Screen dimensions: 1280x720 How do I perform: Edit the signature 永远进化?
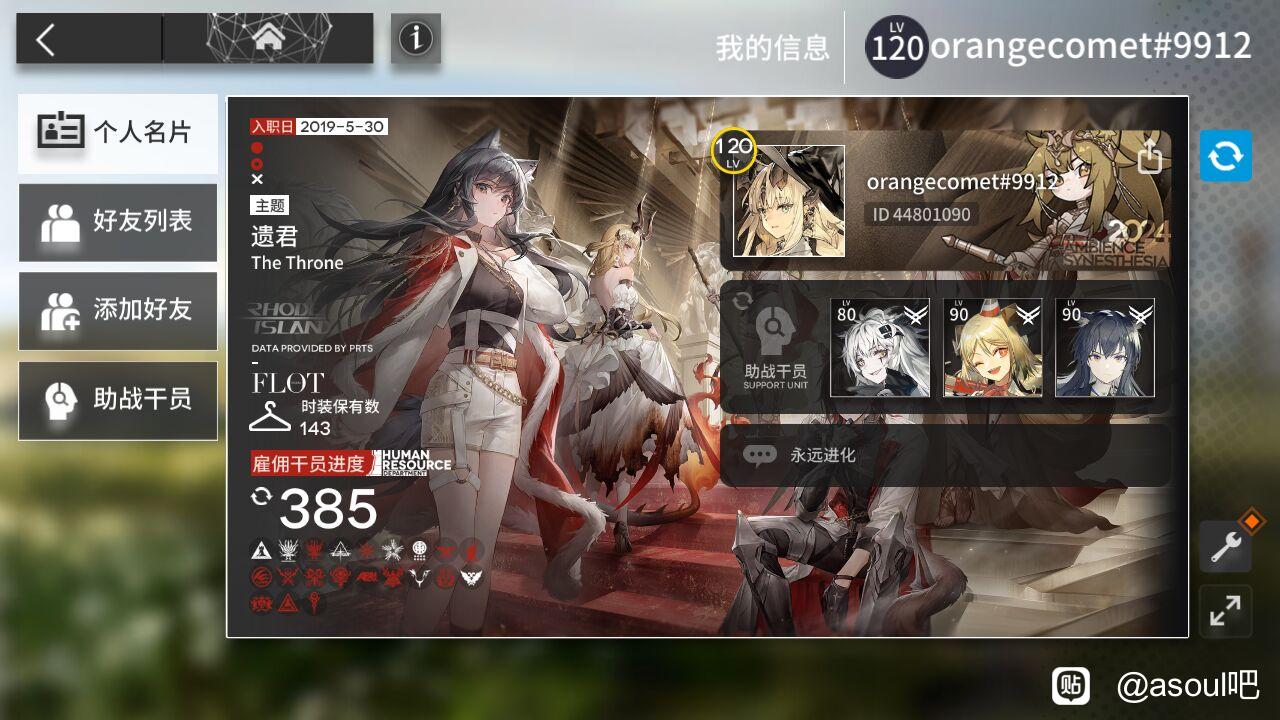click(944, 455)
